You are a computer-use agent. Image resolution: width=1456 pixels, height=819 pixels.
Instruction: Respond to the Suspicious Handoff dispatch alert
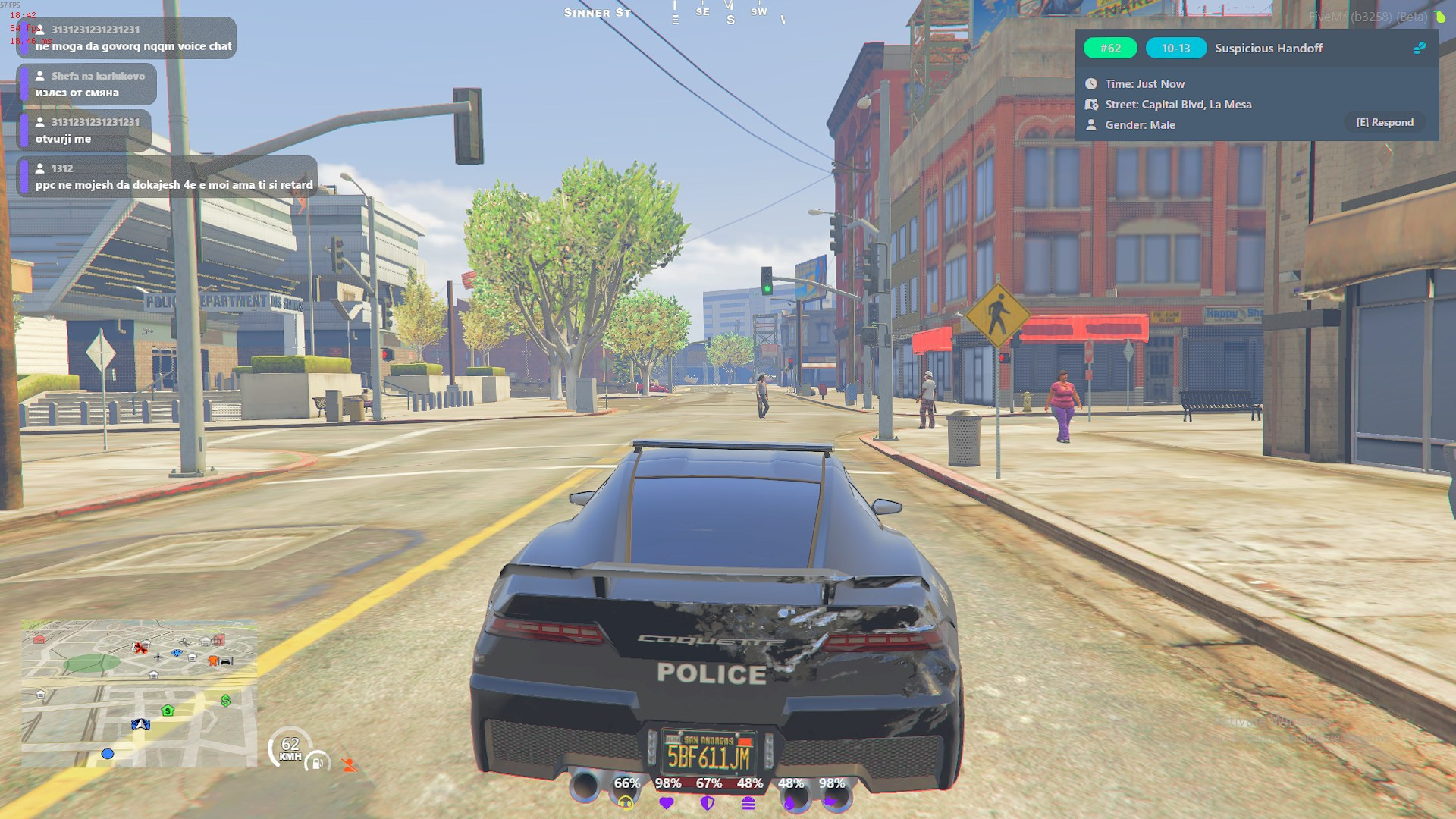[x=1385, y=122]
